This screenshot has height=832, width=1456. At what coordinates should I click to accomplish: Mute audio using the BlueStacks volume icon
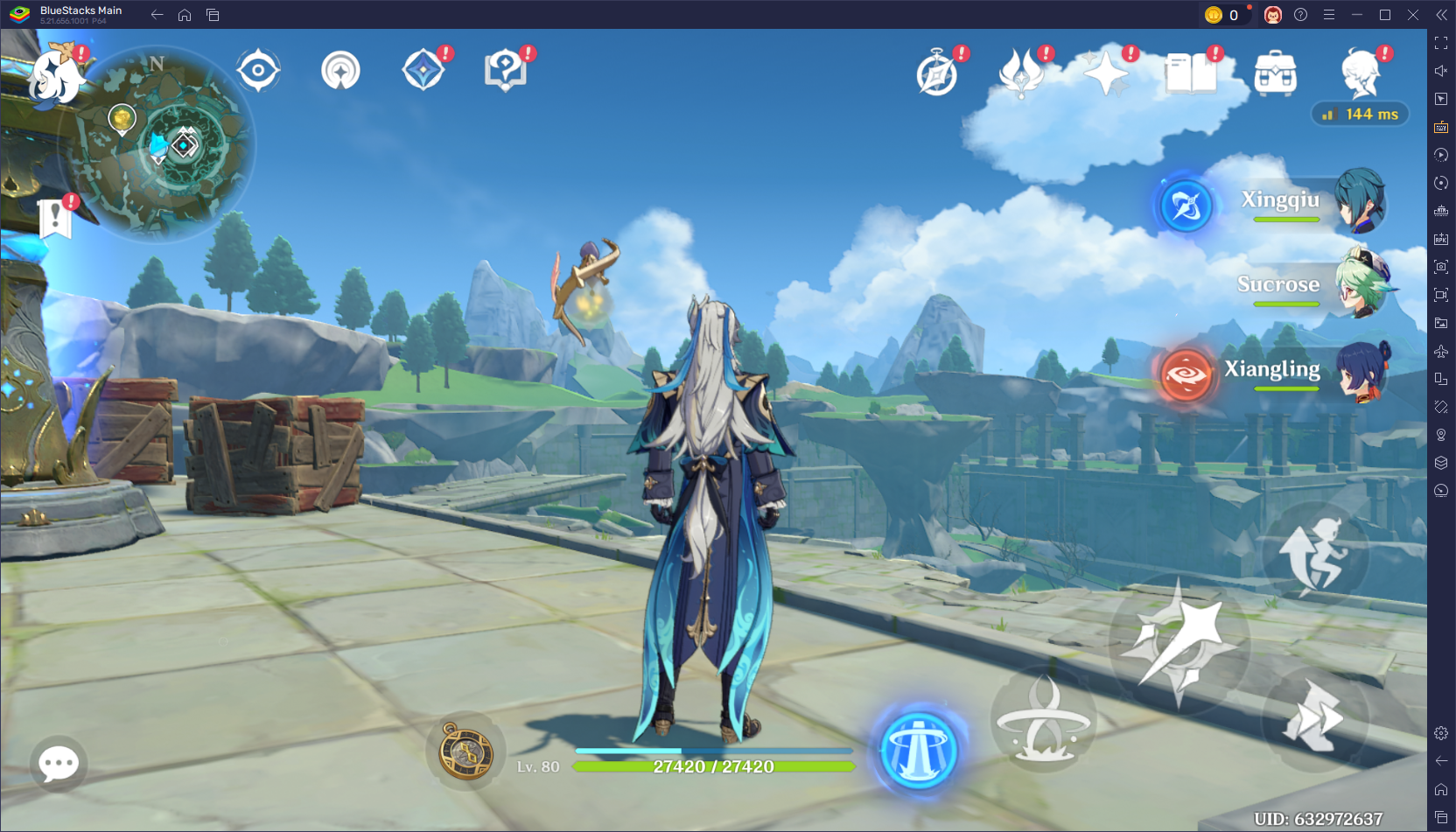point(1440,71)
